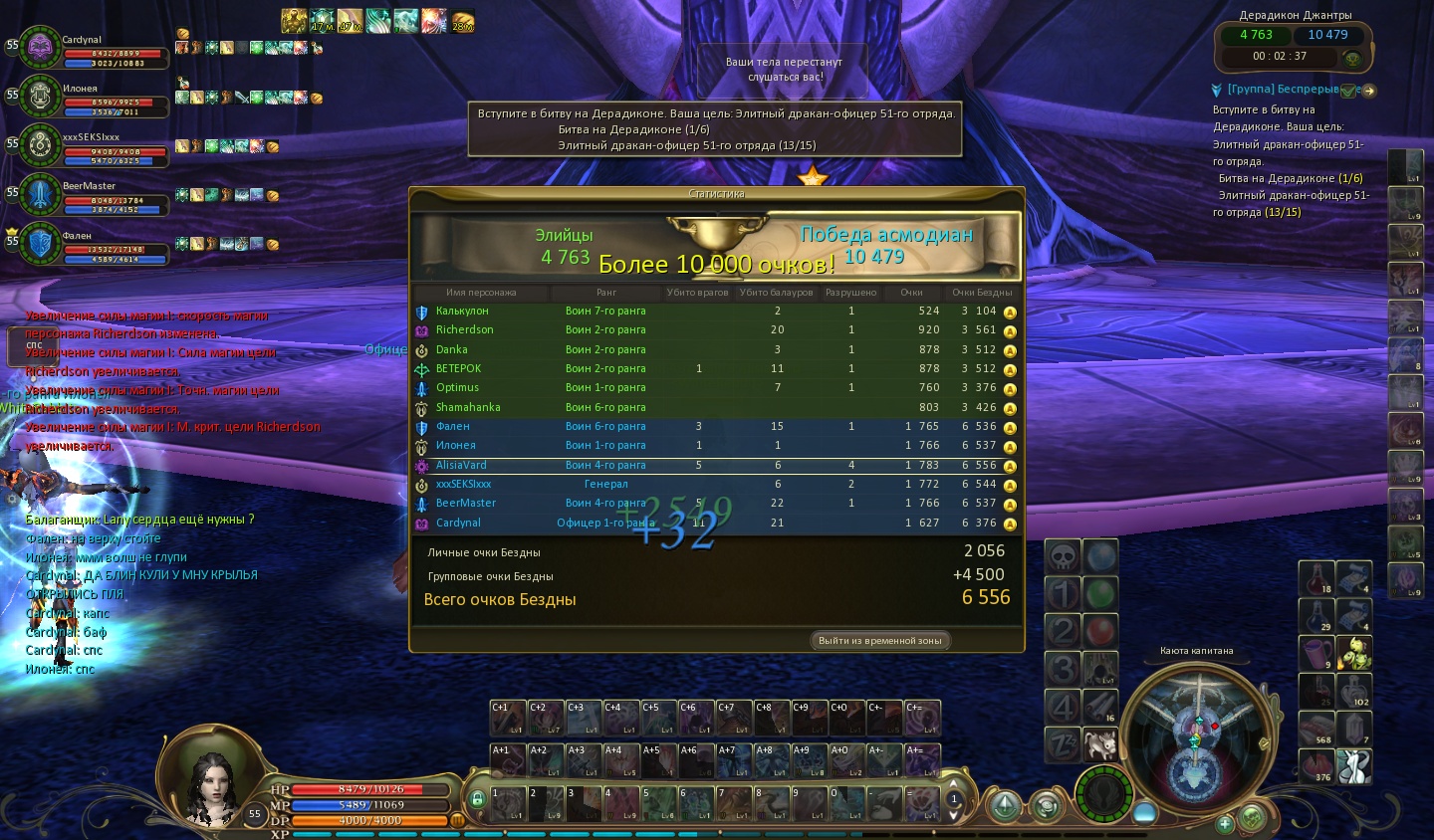Use the red potion with 18 charges
This screenshot has width=1434, height=840.
pos(1316,578)
